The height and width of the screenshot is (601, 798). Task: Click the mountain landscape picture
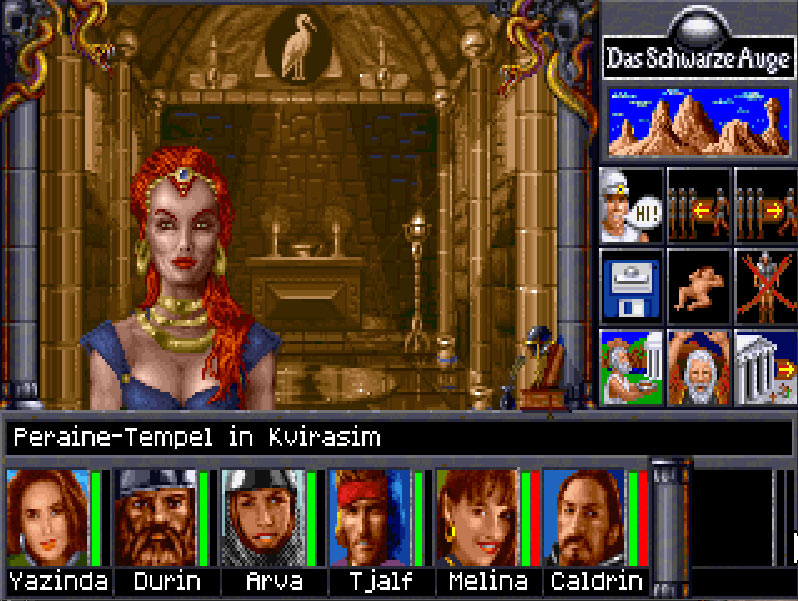[x=698, y=122]
